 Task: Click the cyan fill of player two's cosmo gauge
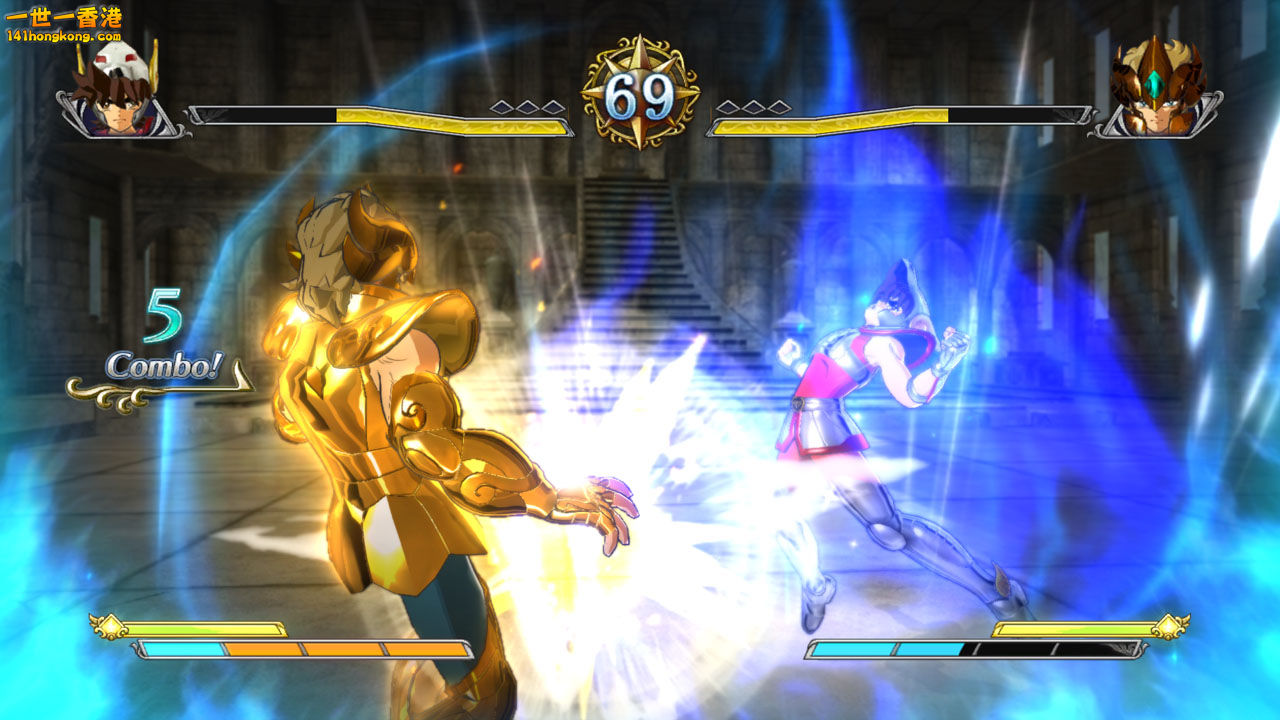(x=880, y=648)
